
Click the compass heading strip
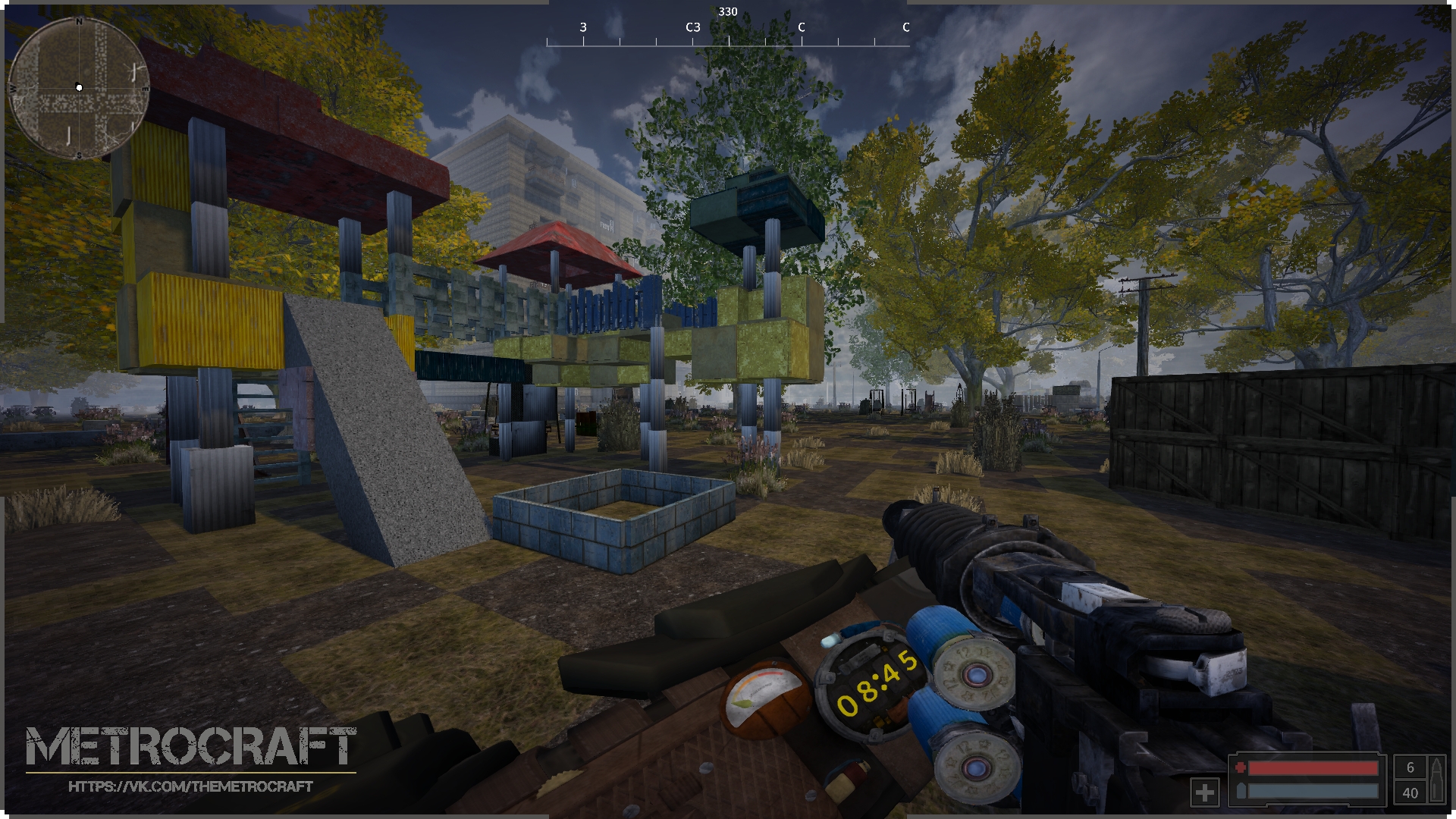tap(728, 34)
